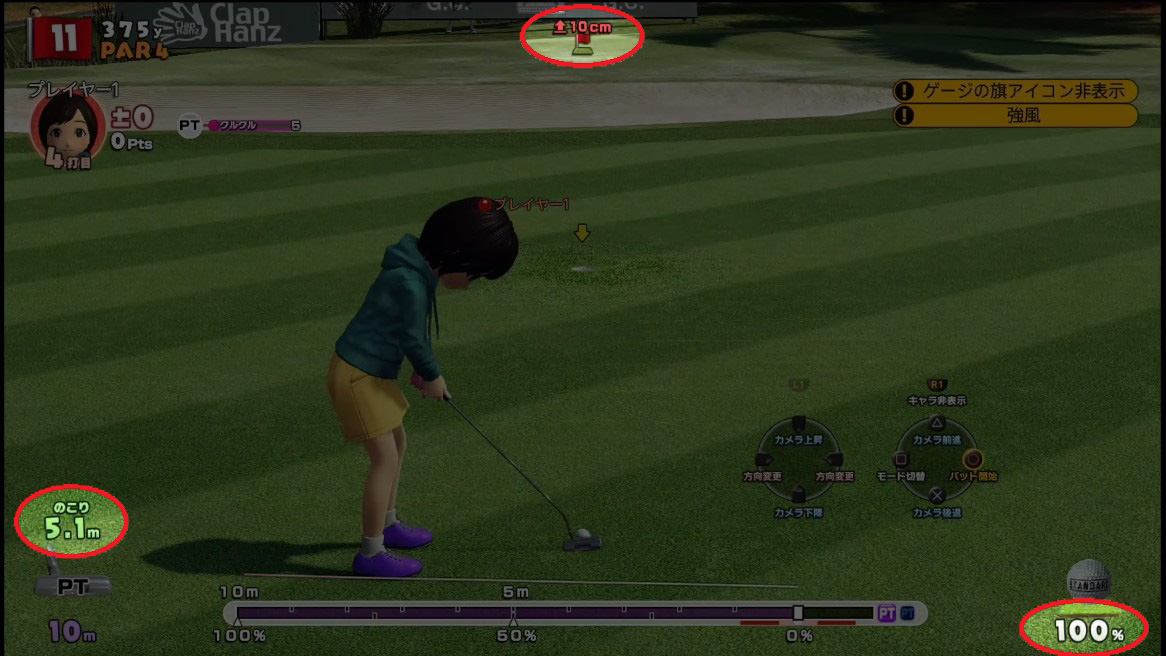Choose the purple PT icon on the gauge
1166x656 pixels.
click(886, 613)
